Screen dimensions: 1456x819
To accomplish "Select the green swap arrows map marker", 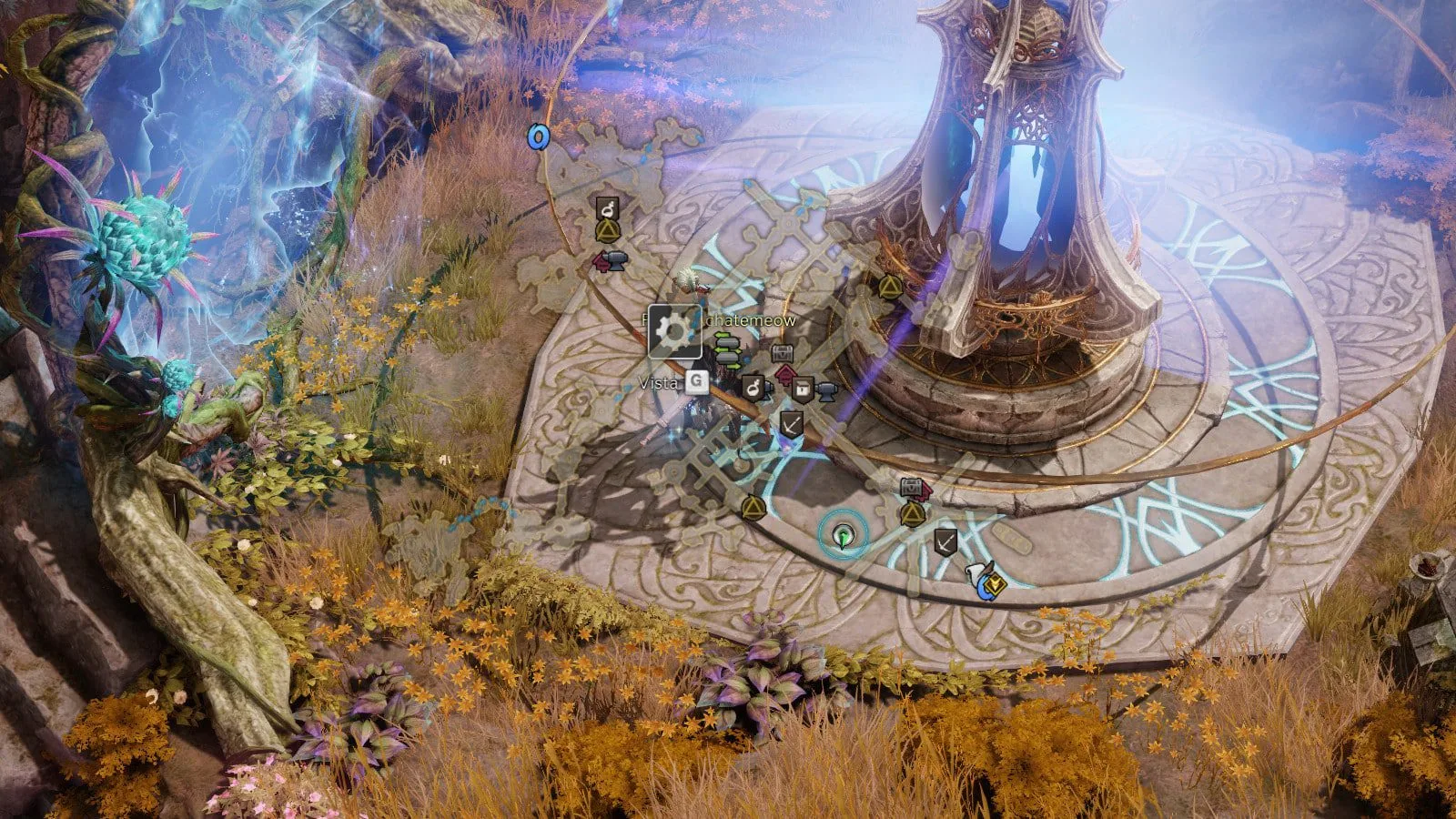I will [x=726, y=347].
